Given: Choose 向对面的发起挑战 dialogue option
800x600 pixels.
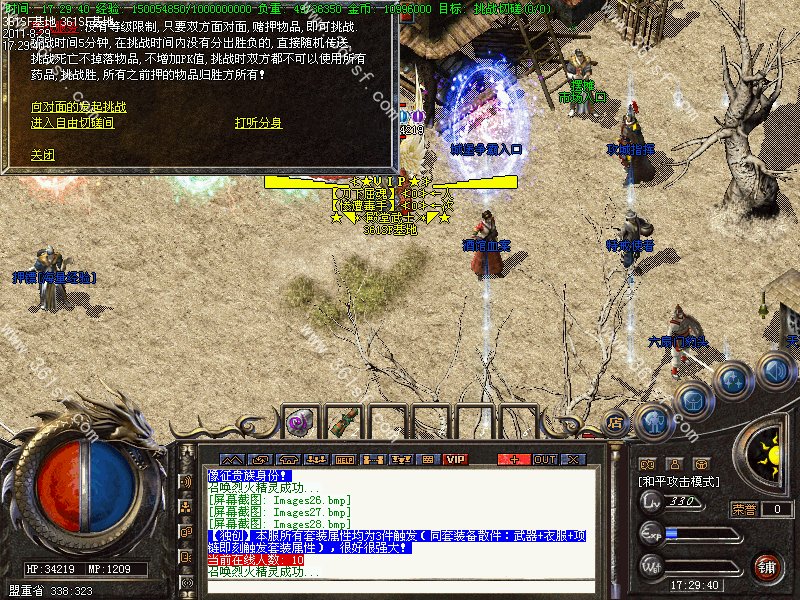Looking at the screenshot, I should pyautogui.click(x=79, y=105).
